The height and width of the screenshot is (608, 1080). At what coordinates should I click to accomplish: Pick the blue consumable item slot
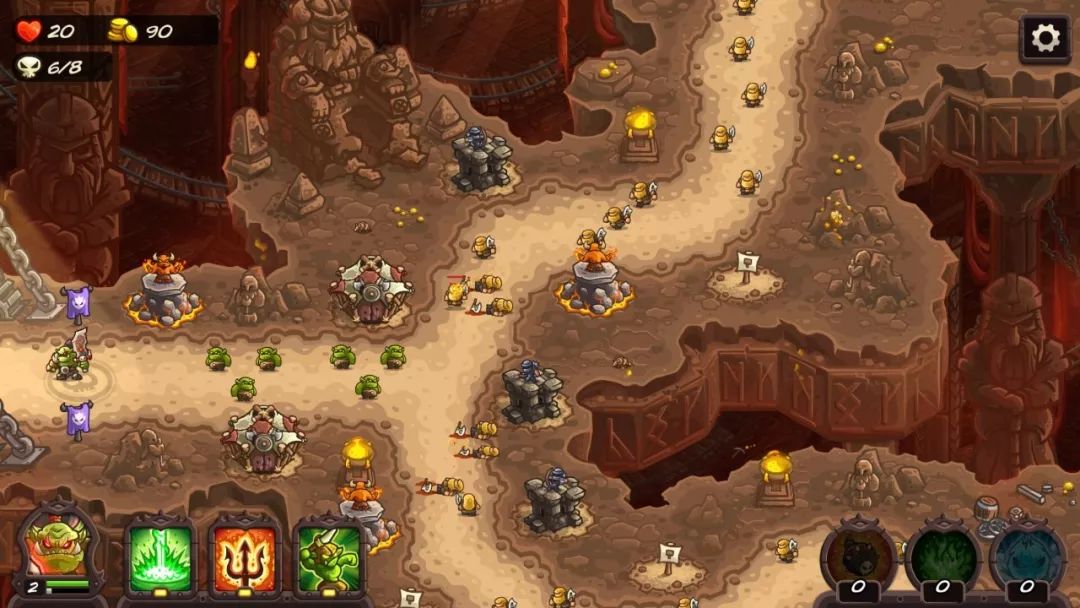tap(1027, 555)
